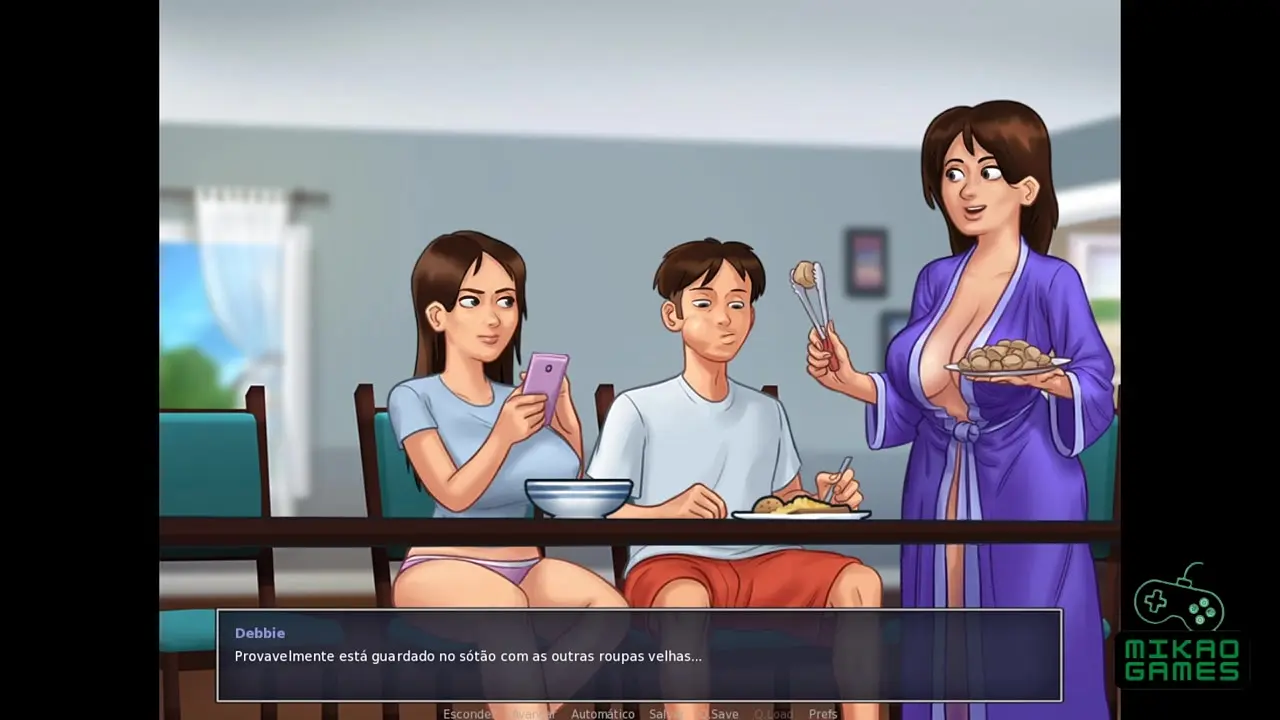
Task: Open the Prefs preferences menu
Action: [x=823, y=713]
